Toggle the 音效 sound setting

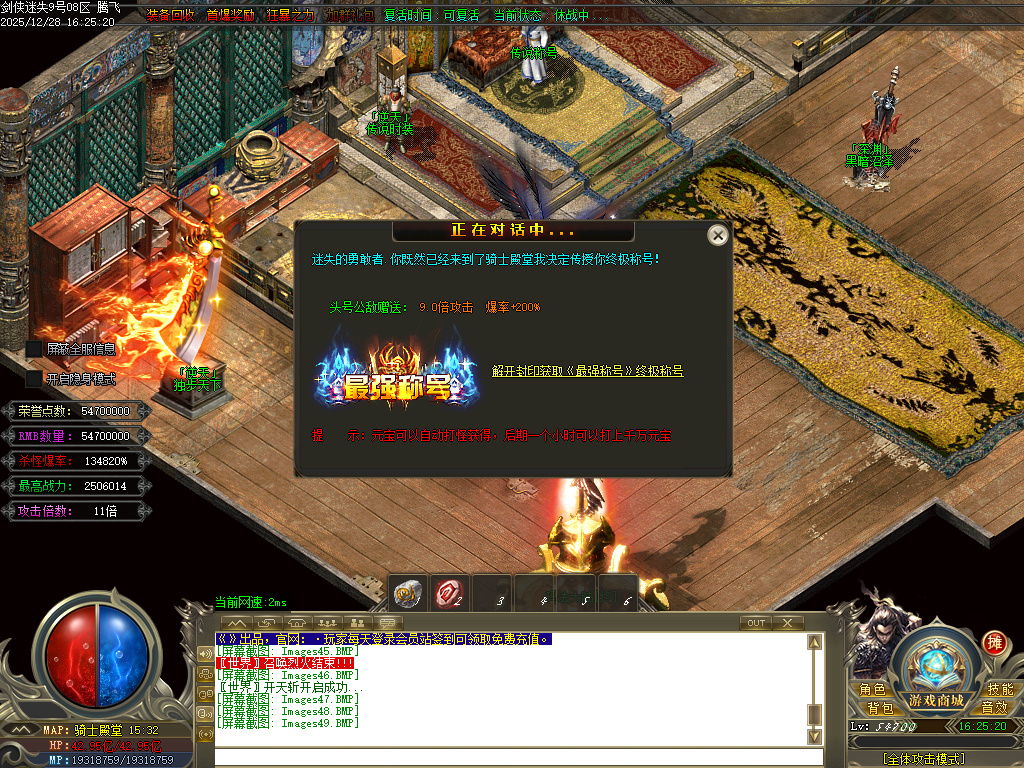click(994, 708)
